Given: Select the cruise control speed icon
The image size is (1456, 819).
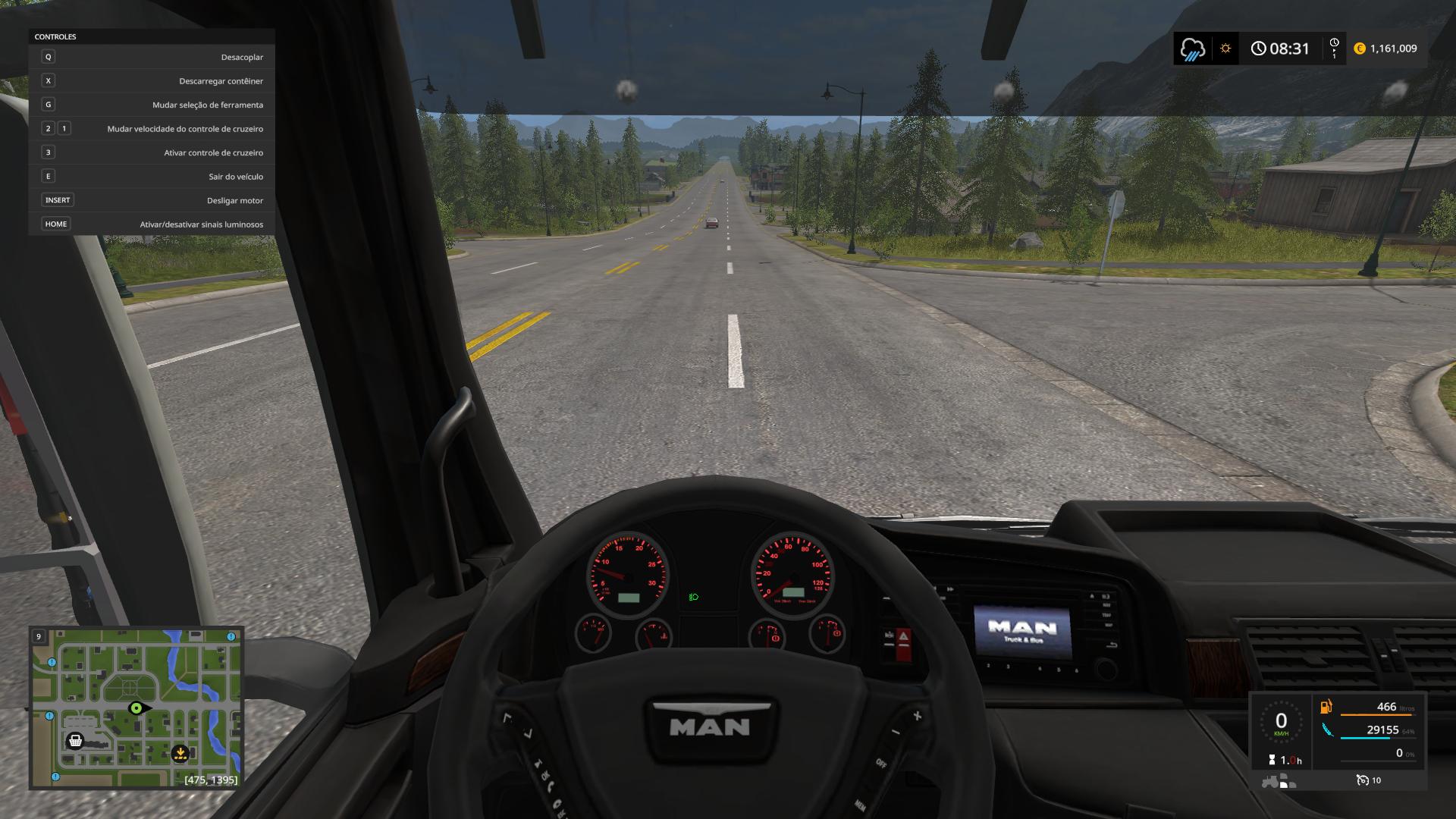Looking at the screenshot, I should 1362,780.
